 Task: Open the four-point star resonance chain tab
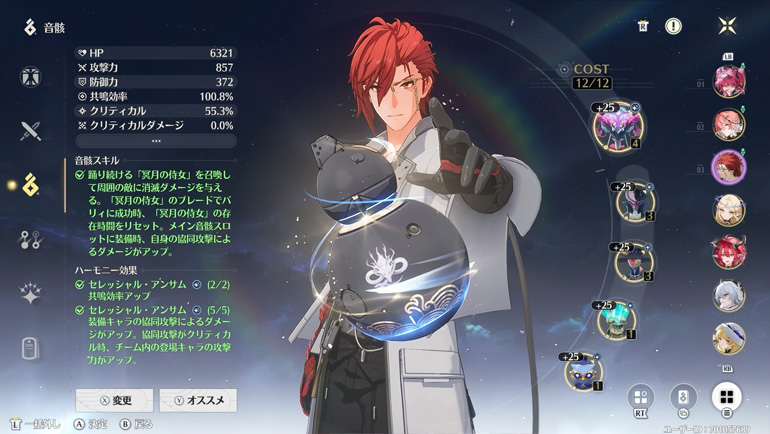point(30,293)
